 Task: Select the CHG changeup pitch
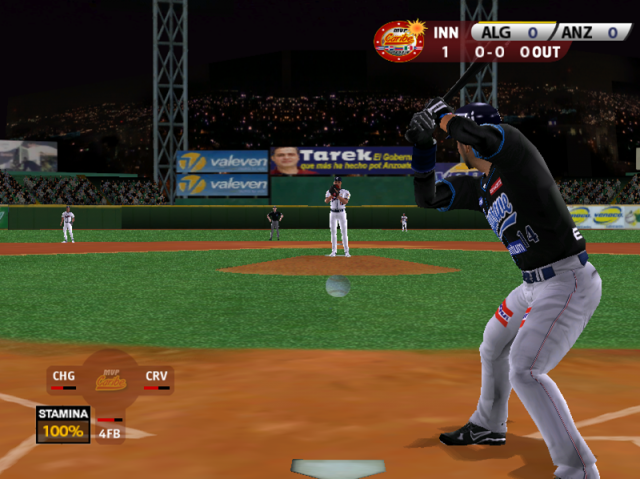tap(63, 378)
